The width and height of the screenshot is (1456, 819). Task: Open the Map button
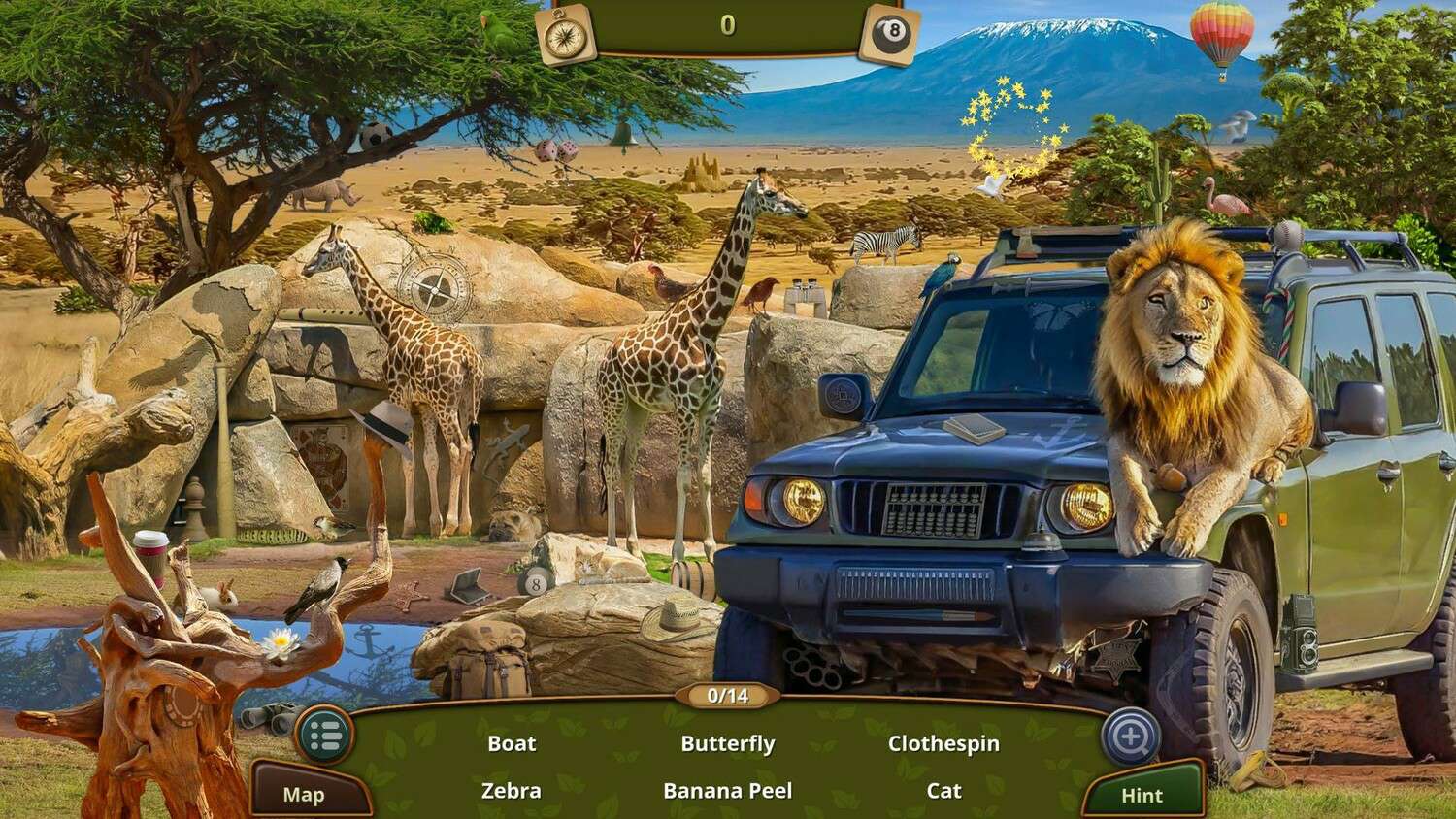(x=304, y=795)
